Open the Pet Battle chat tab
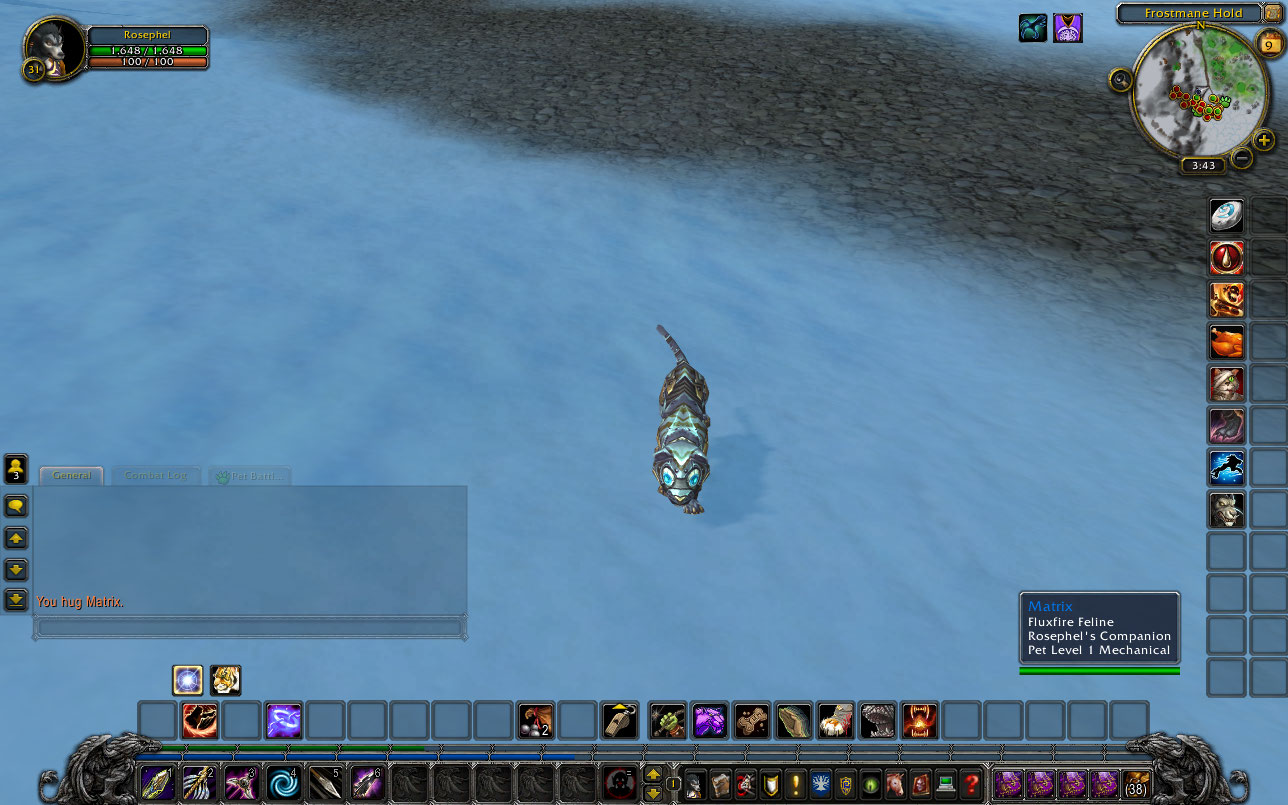Image resolution: width=1288 pixels, height=805 pixels. pyautogui.click(x=249, y=475)
